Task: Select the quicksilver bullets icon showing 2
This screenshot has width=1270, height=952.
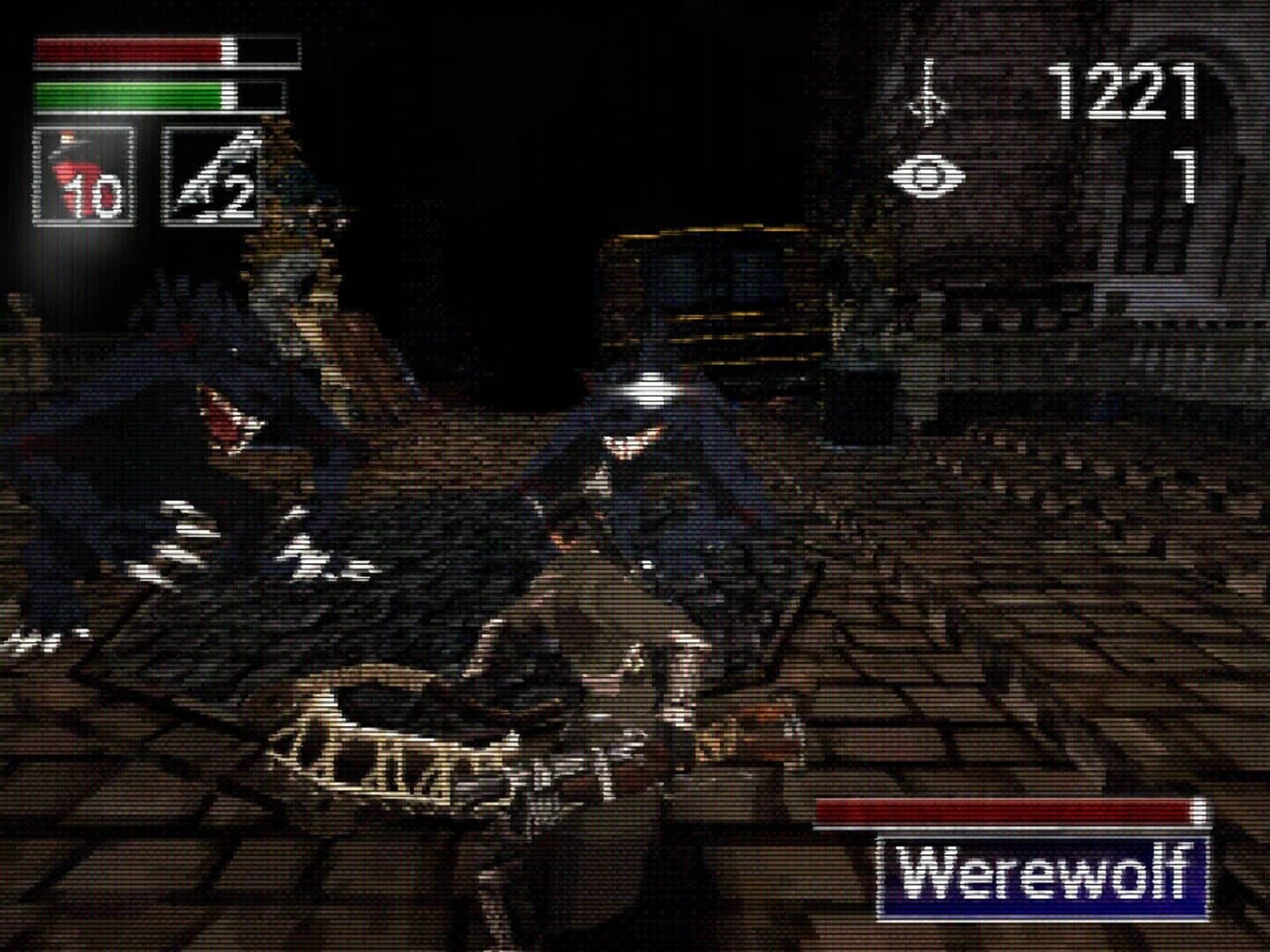Action: [x=212, y=176]
